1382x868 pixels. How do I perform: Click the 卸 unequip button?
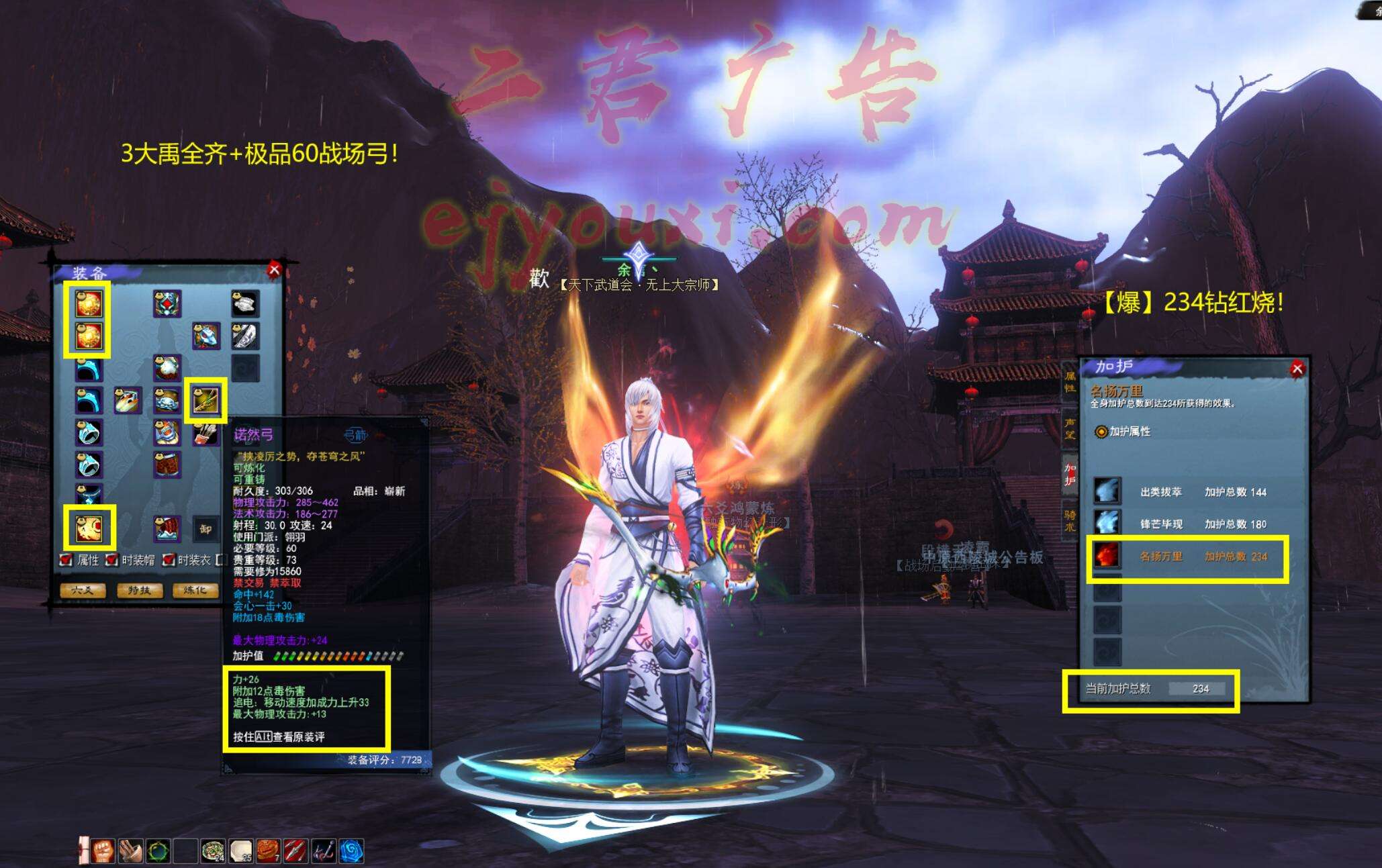[205, 529]
